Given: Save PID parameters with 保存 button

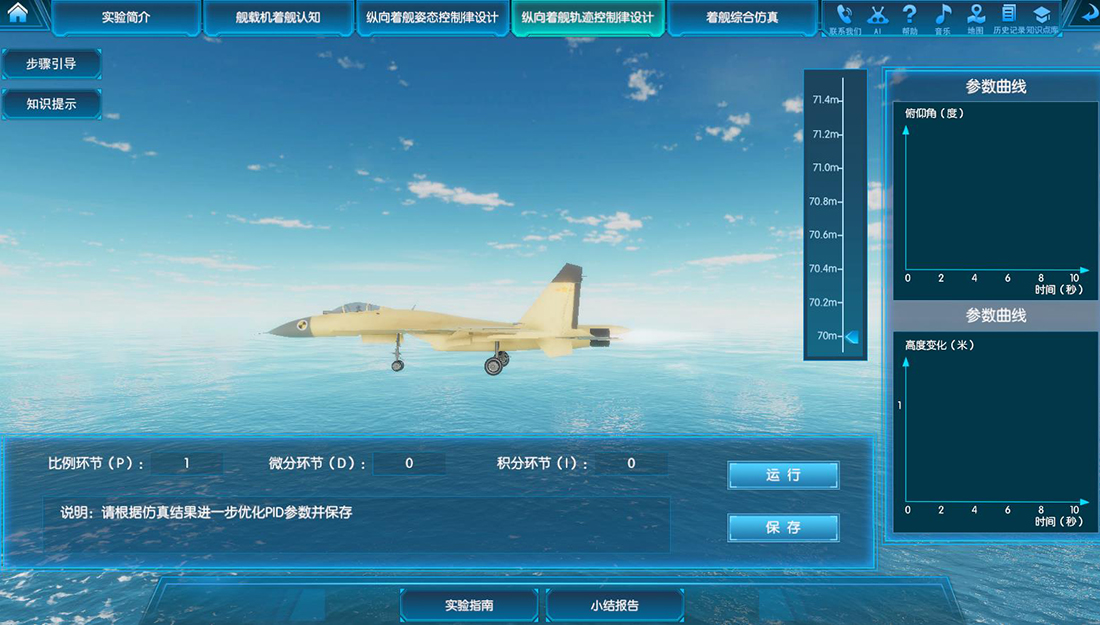Looking at the screenshot, I should 783,527.
